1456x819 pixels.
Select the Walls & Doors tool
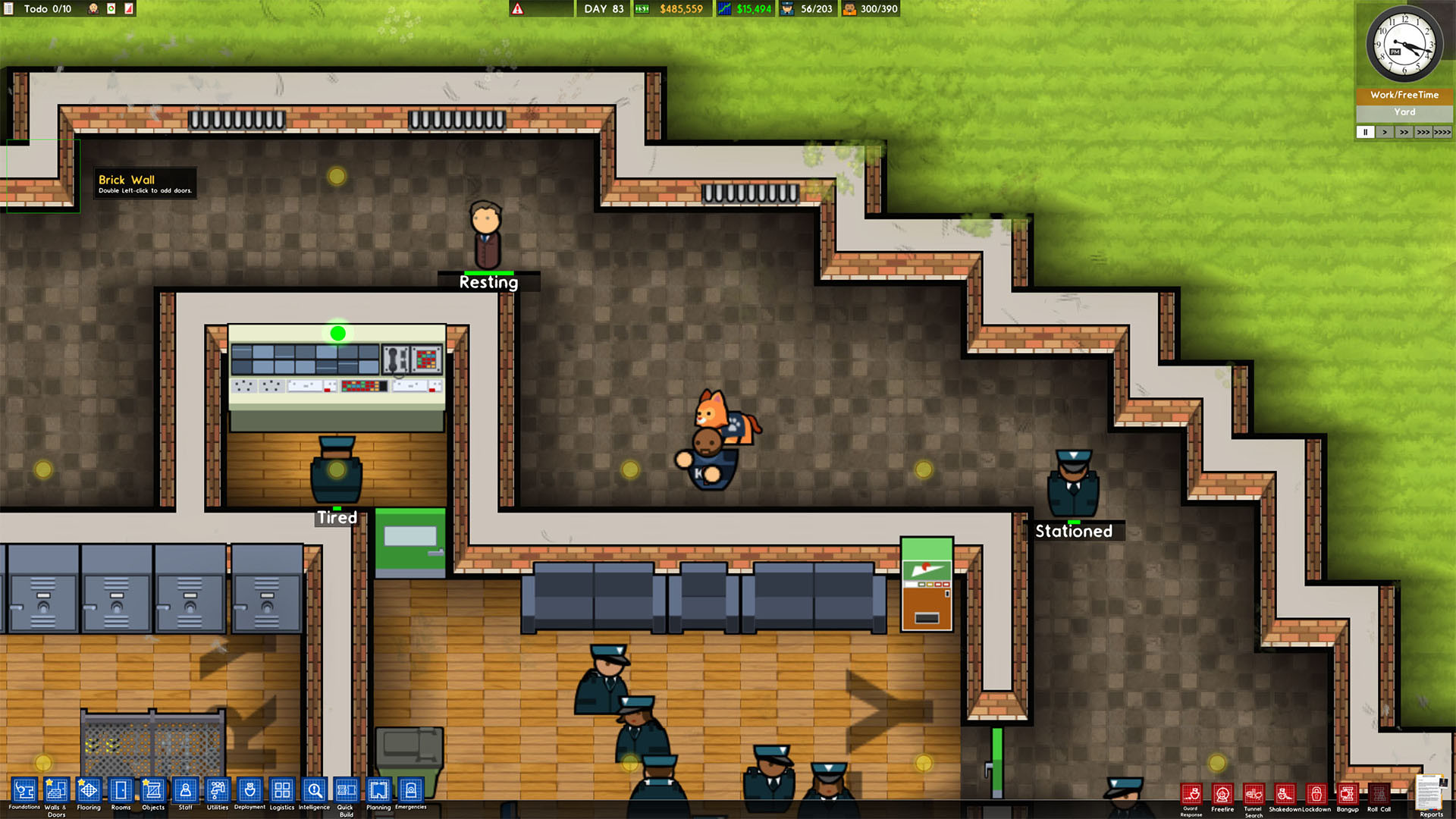coord(55,792)
